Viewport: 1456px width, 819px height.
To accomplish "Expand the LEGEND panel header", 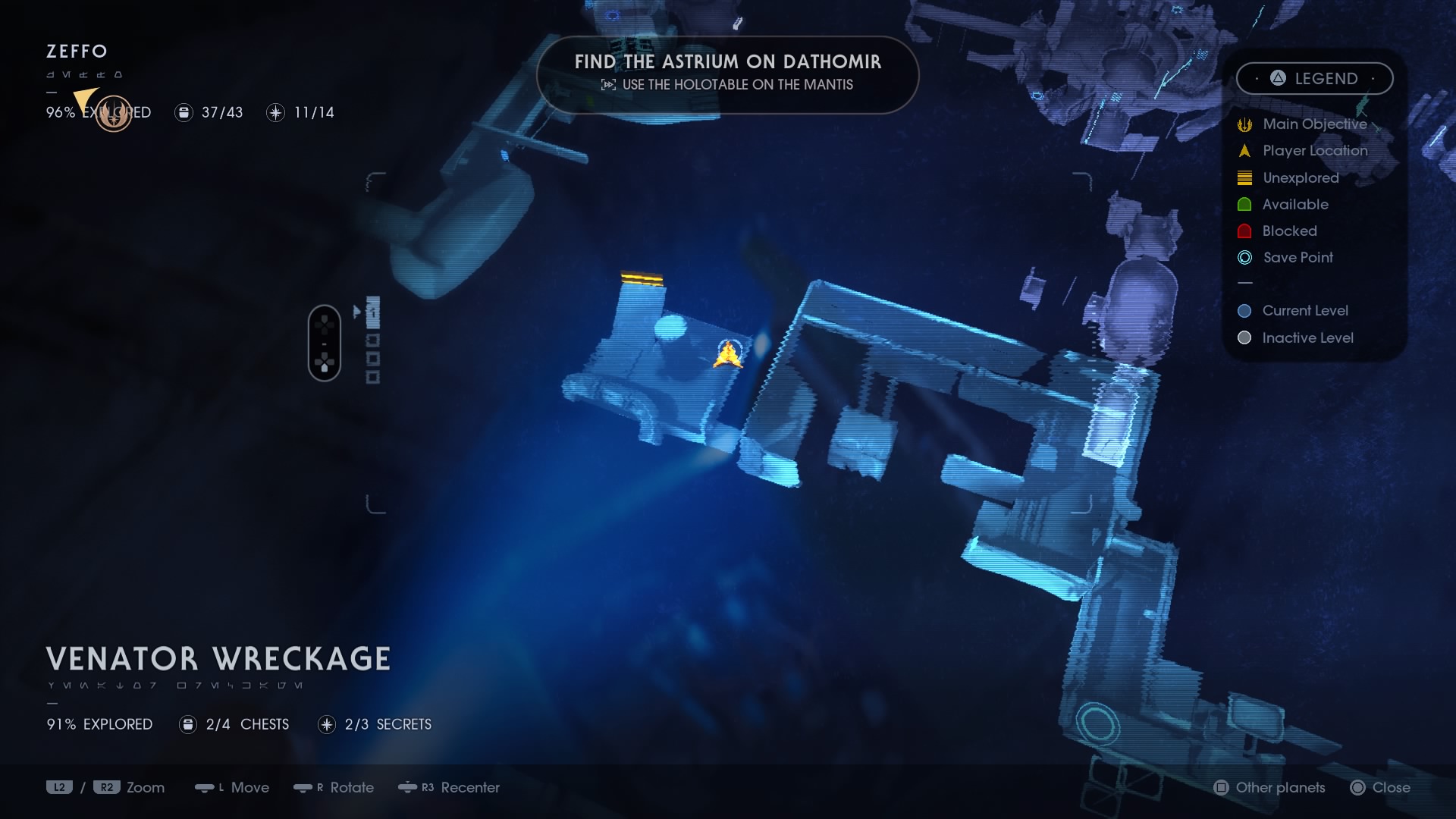I will pos(1315,78).
